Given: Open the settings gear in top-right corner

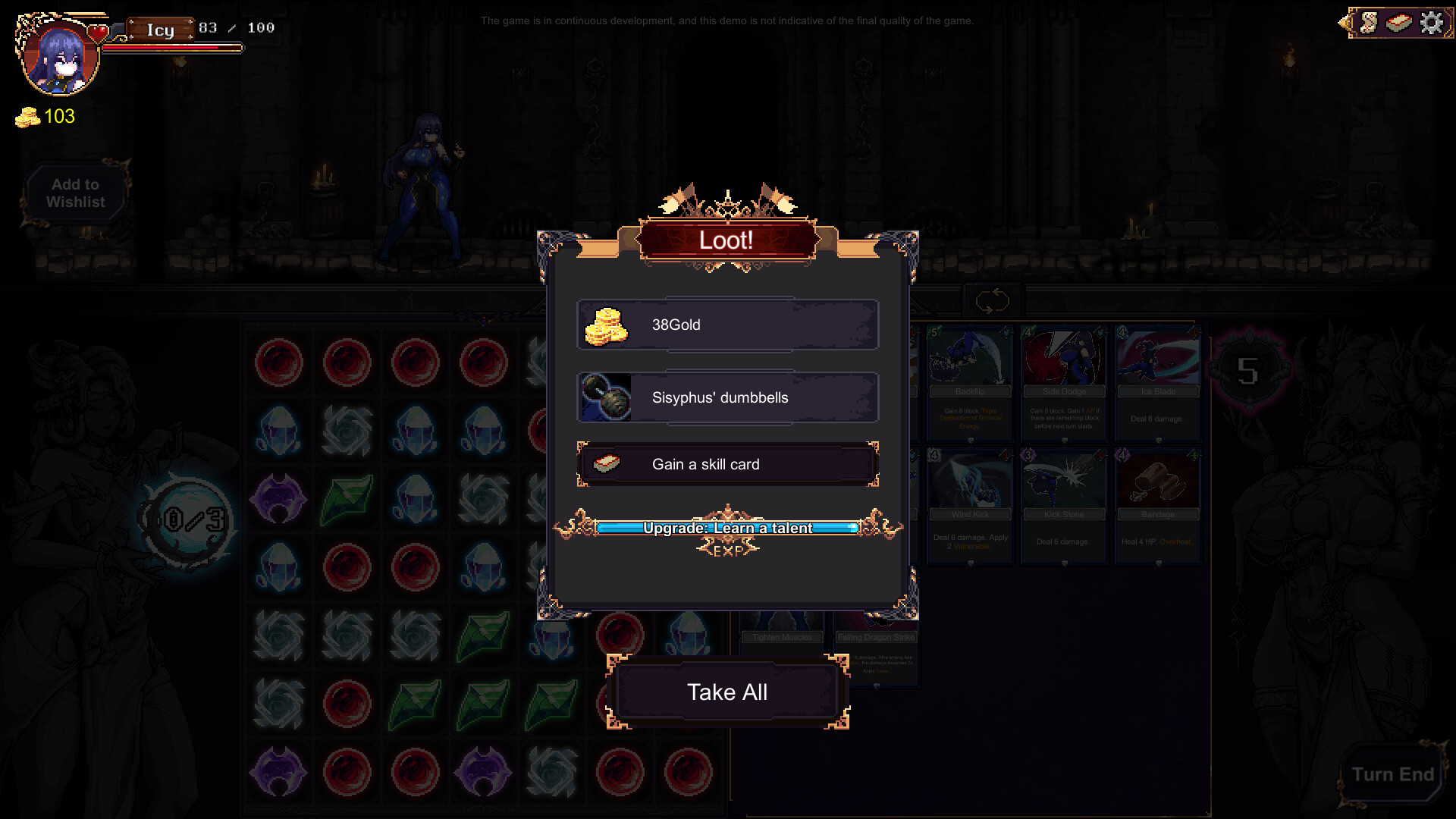Looking at the screenshot, I should pos(1432,23).
